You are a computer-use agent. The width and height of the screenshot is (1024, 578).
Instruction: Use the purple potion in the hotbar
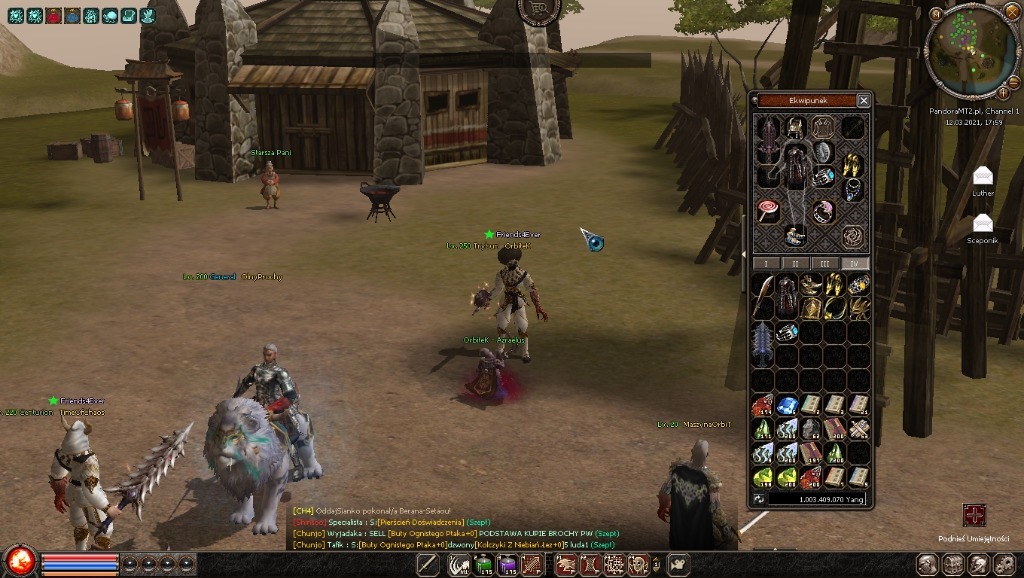(508, 565)
